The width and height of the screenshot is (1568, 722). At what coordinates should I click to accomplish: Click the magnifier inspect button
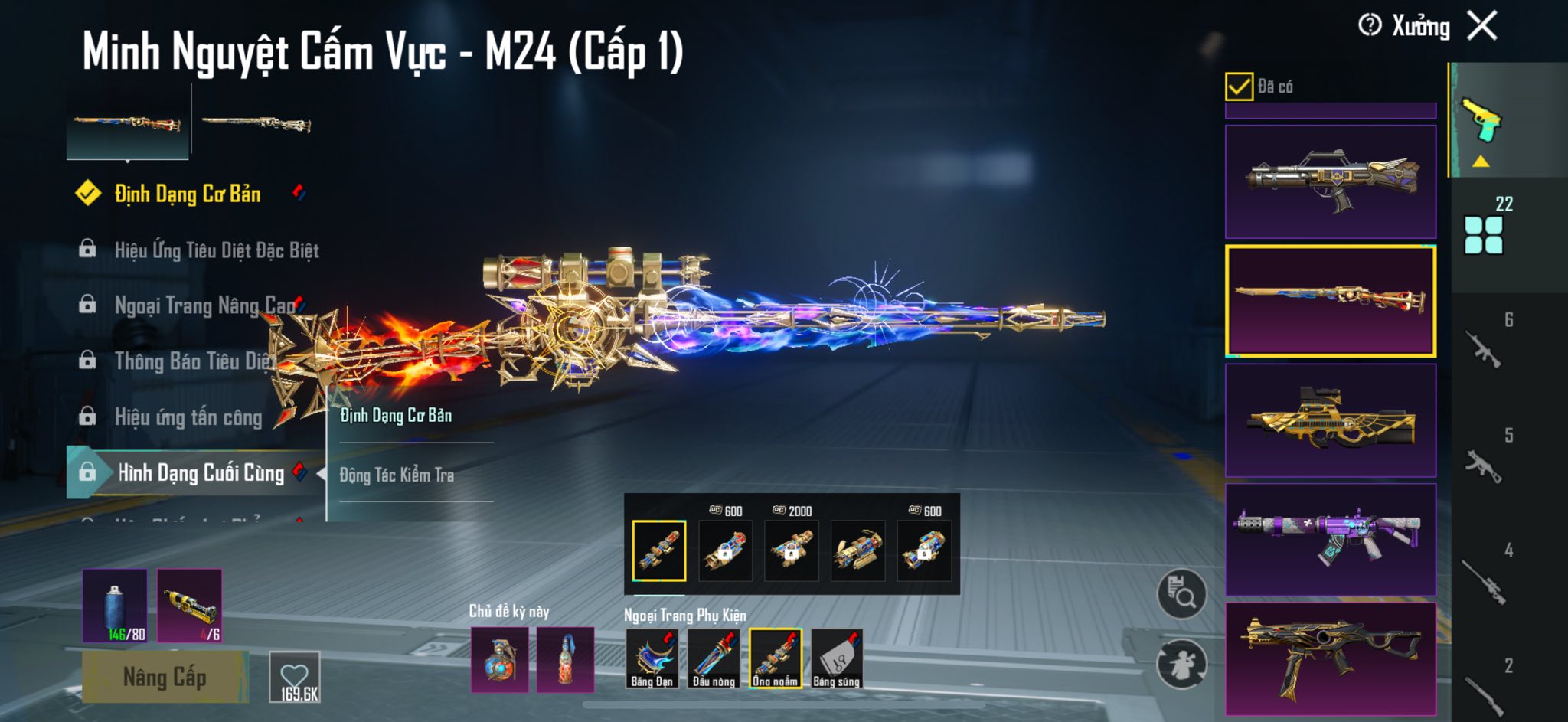[1181, 593]
